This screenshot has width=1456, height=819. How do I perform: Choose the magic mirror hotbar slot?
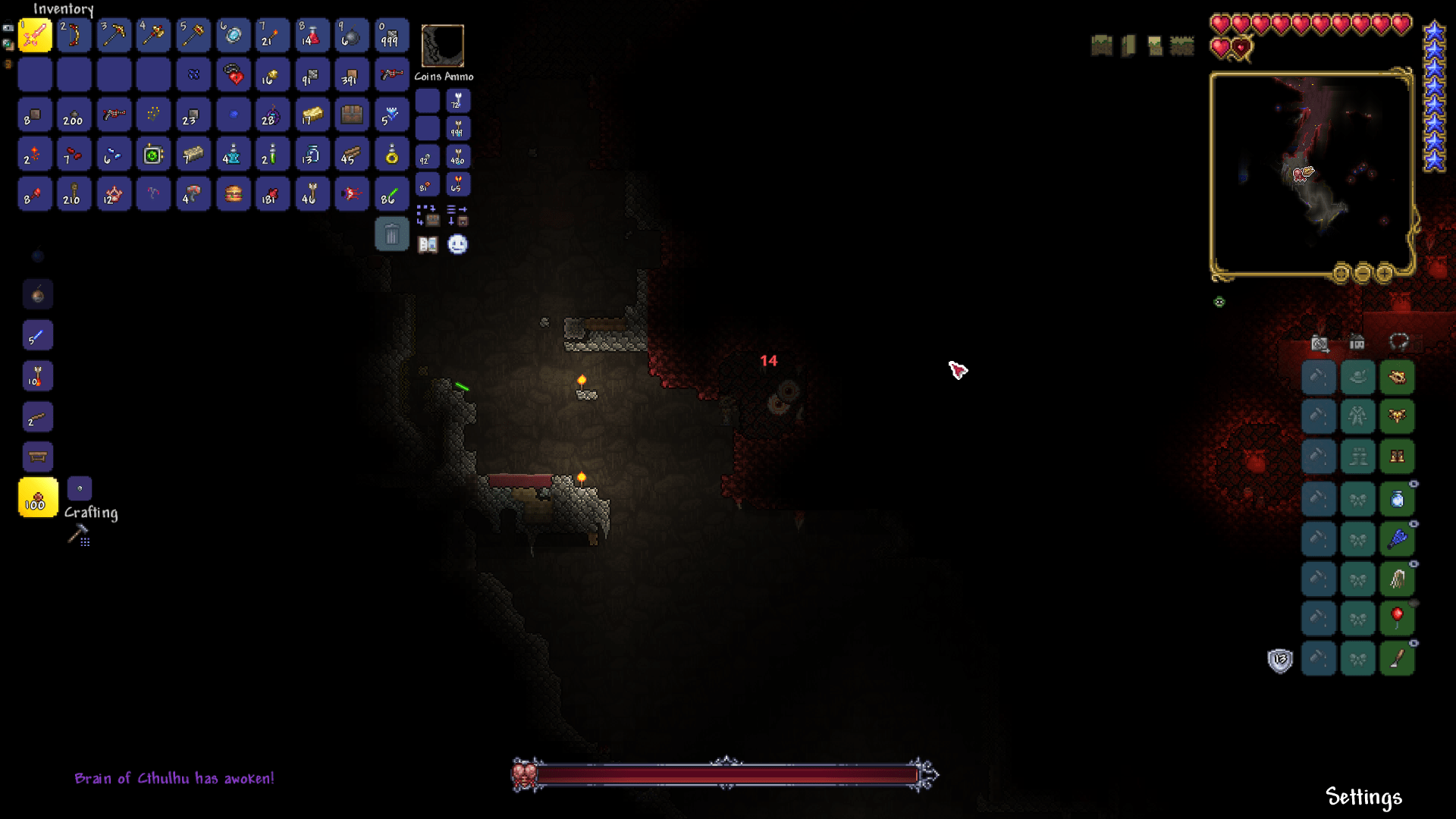coord(233,36)
